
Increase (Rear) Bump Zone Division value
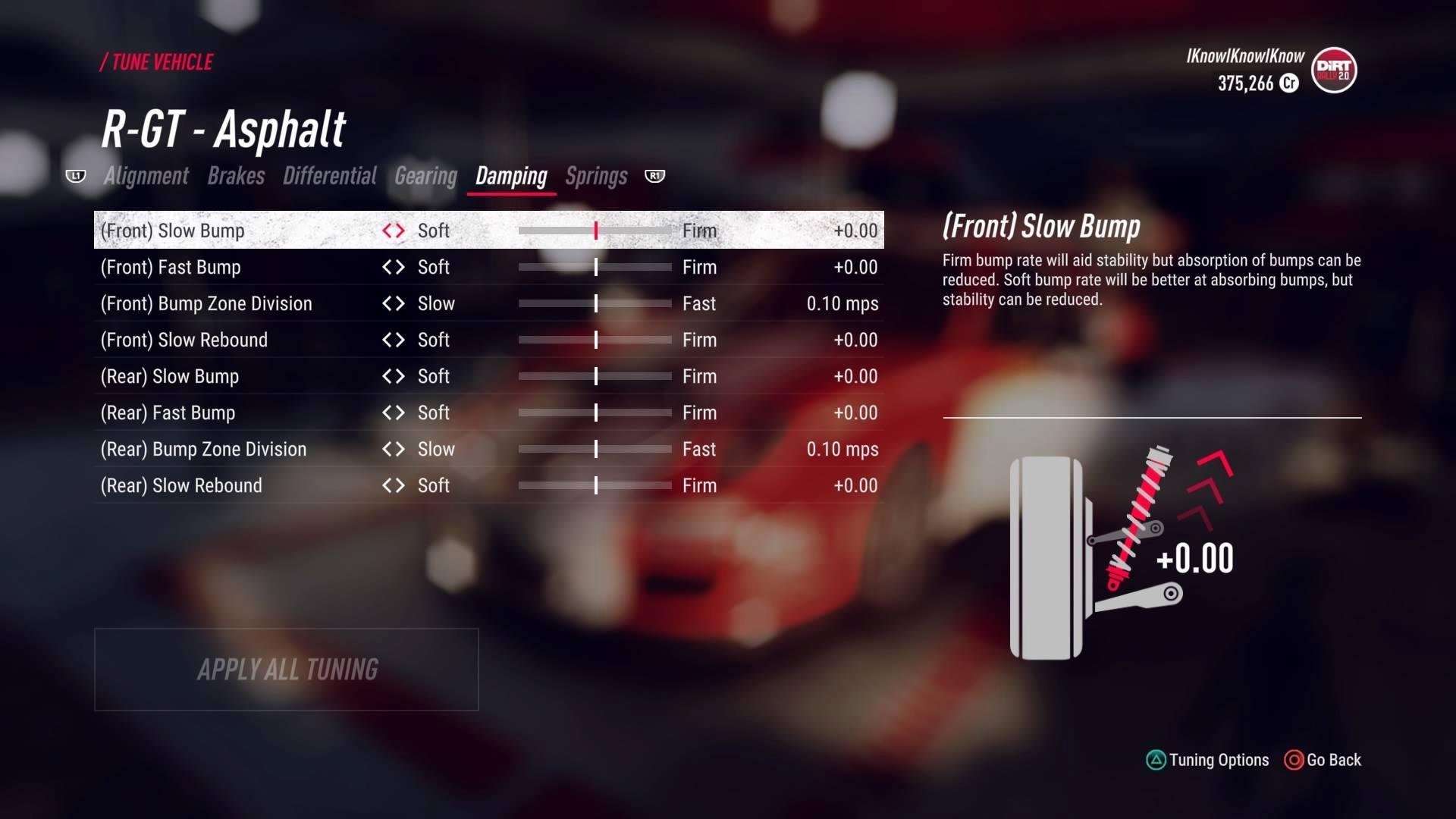[x=400, y=449]
